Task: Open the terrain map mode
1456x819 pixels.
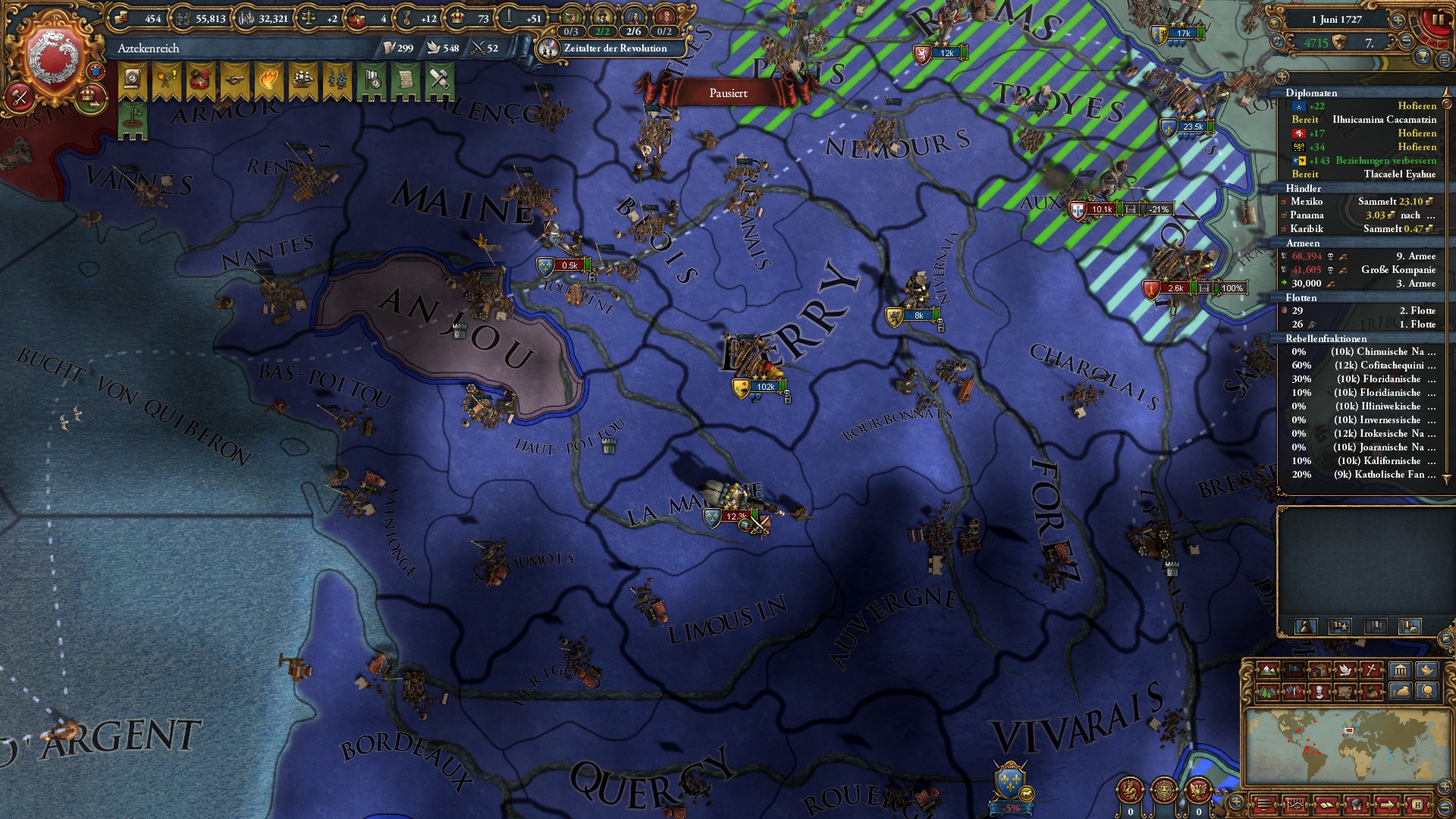Action: tap(1267, 670)
